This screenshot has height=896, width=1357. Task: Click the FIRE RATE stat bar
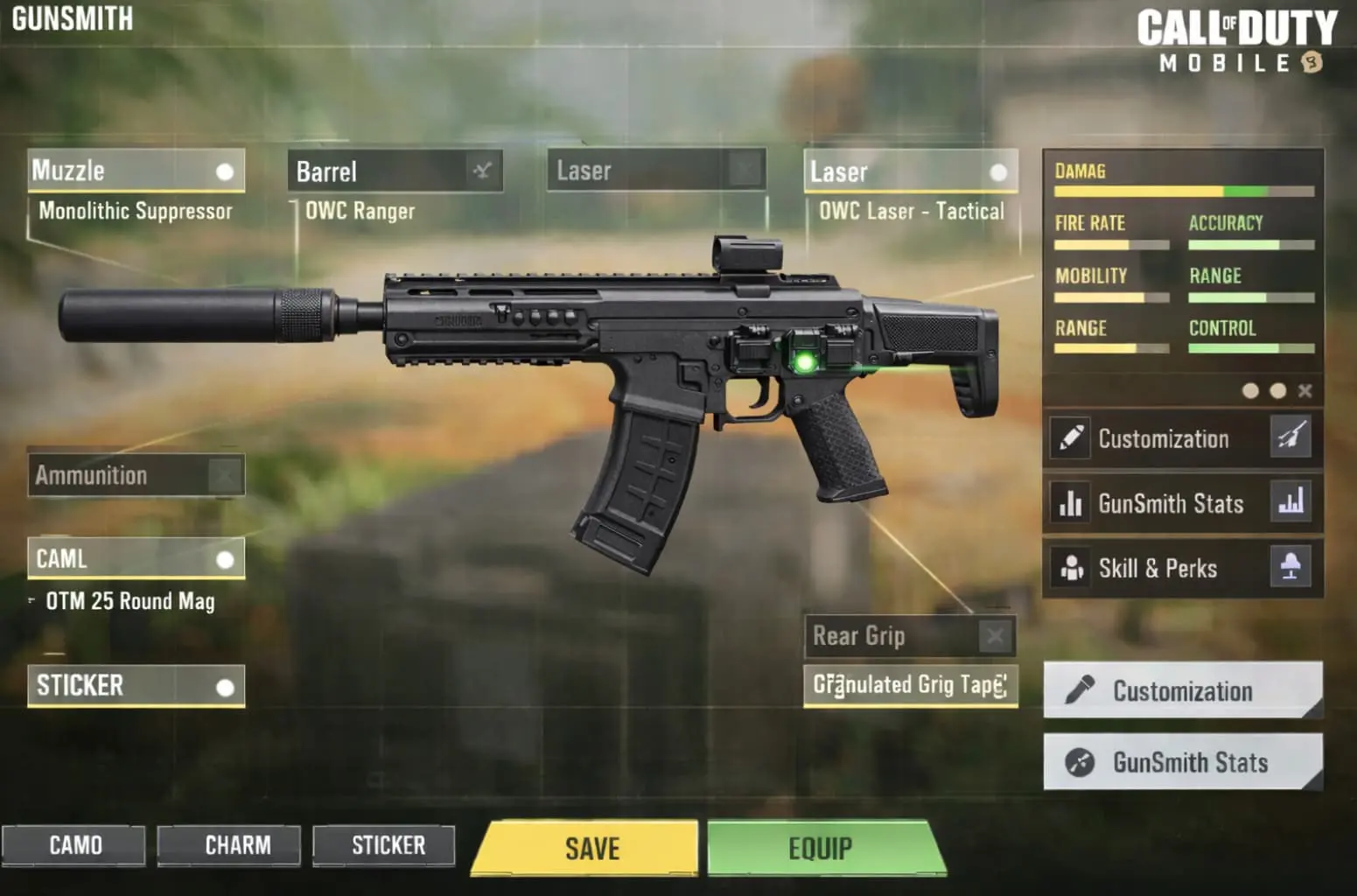(1109, 244)
